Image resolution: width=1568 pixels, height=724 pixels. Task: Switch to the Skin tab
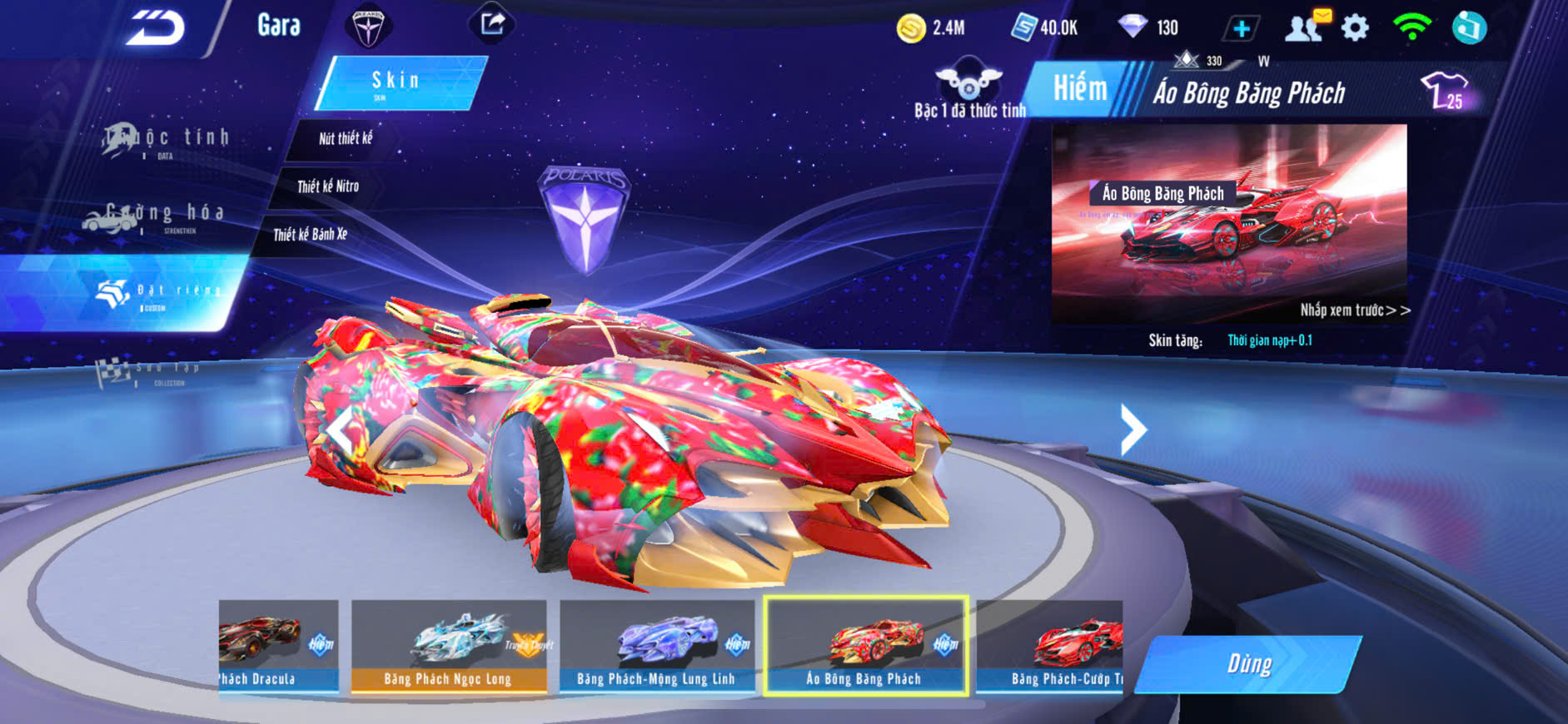[x=398, y=82]
